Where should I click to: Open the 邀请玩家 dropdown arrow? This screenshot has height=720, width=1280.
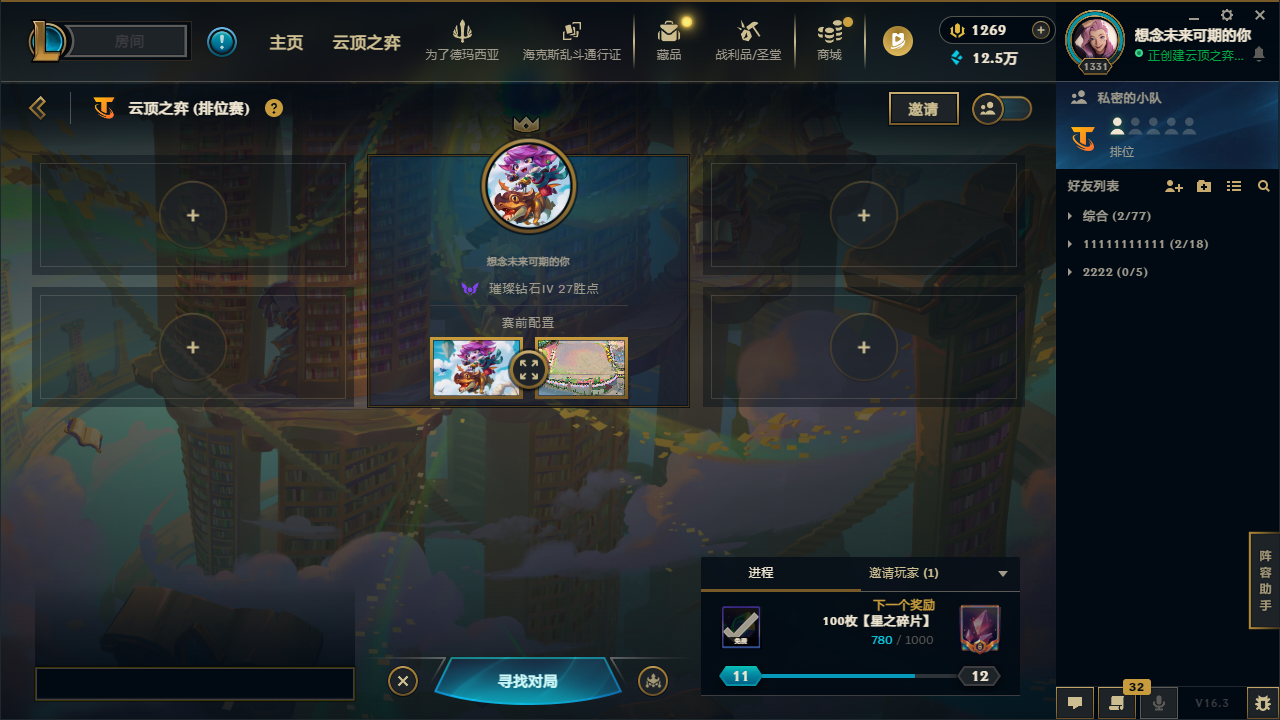click(1002, 573)
